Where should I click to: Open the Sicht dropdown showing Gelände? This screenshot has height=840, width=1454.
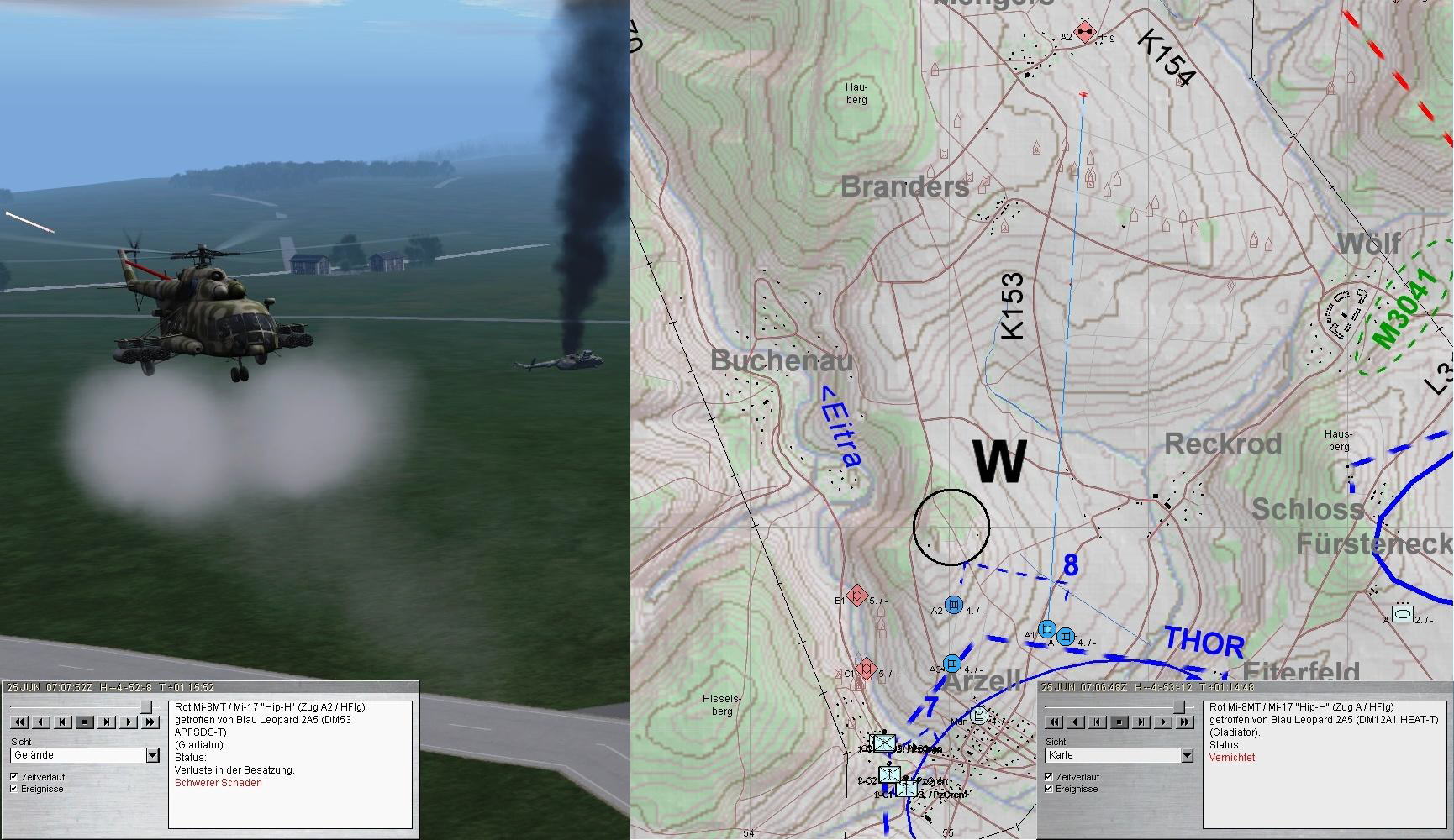point(152,755)
